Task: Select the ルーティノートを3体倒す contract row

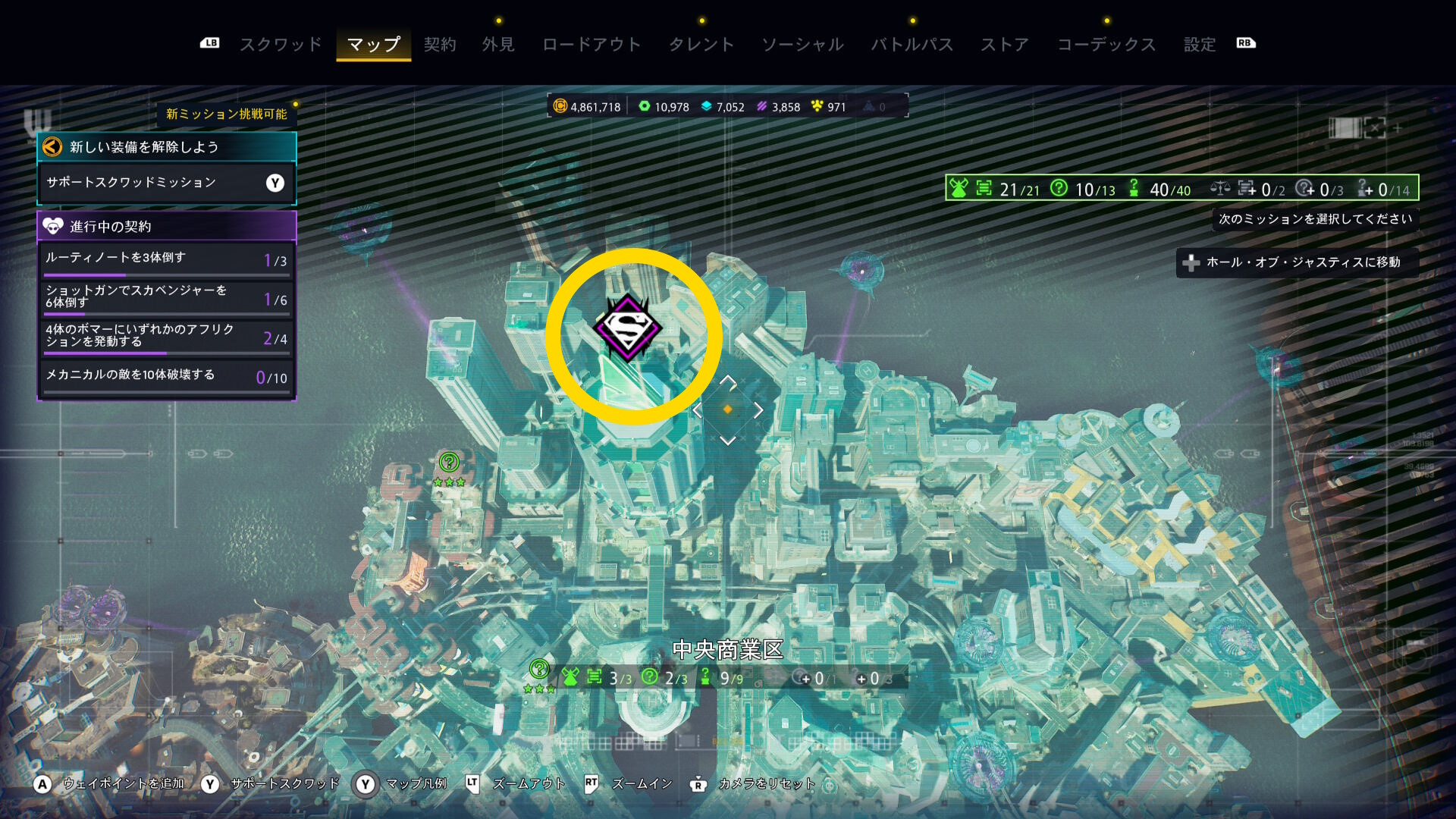Action: [167, 259]
